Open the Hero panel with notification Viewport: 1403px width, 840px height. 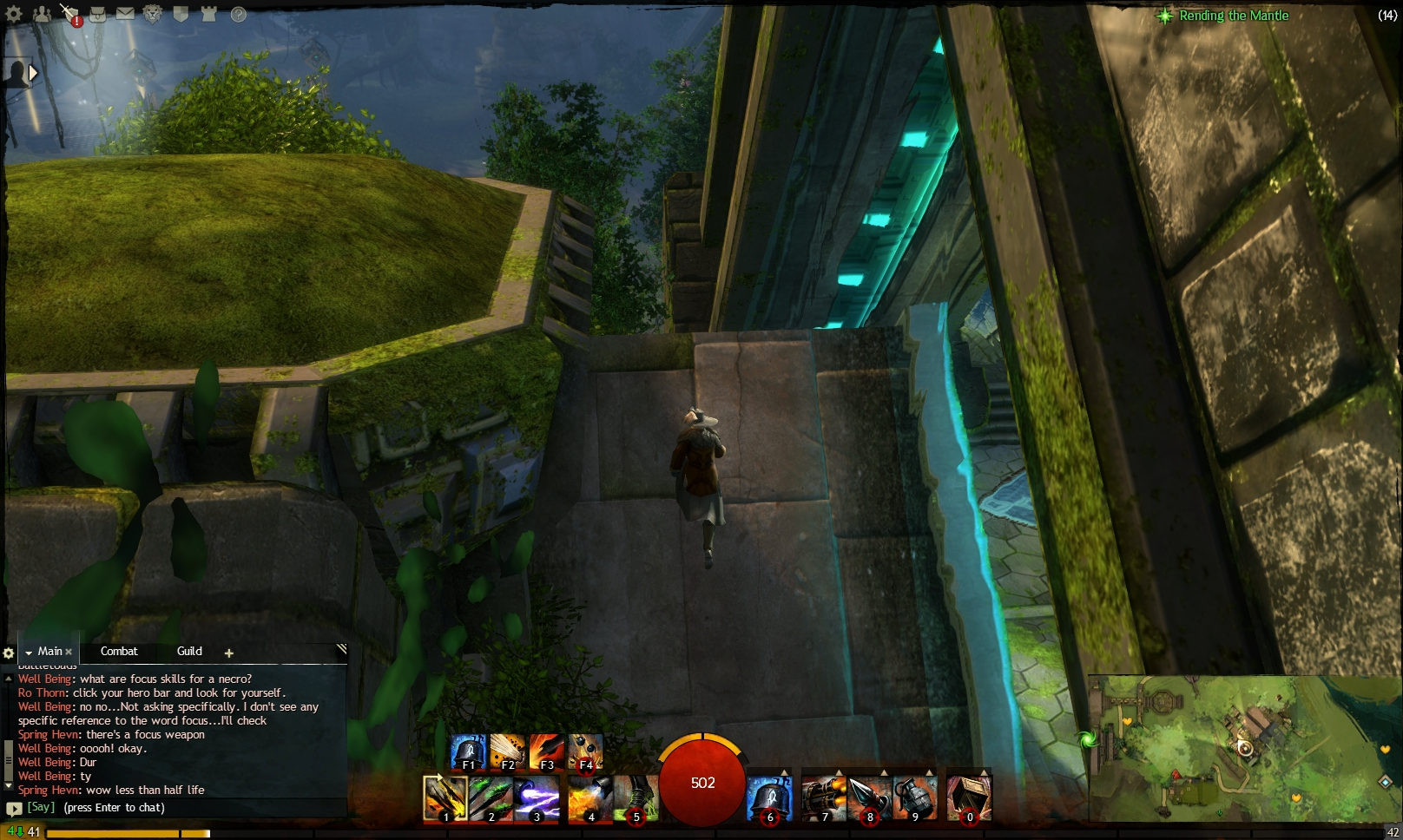click(x=69, y=14)
